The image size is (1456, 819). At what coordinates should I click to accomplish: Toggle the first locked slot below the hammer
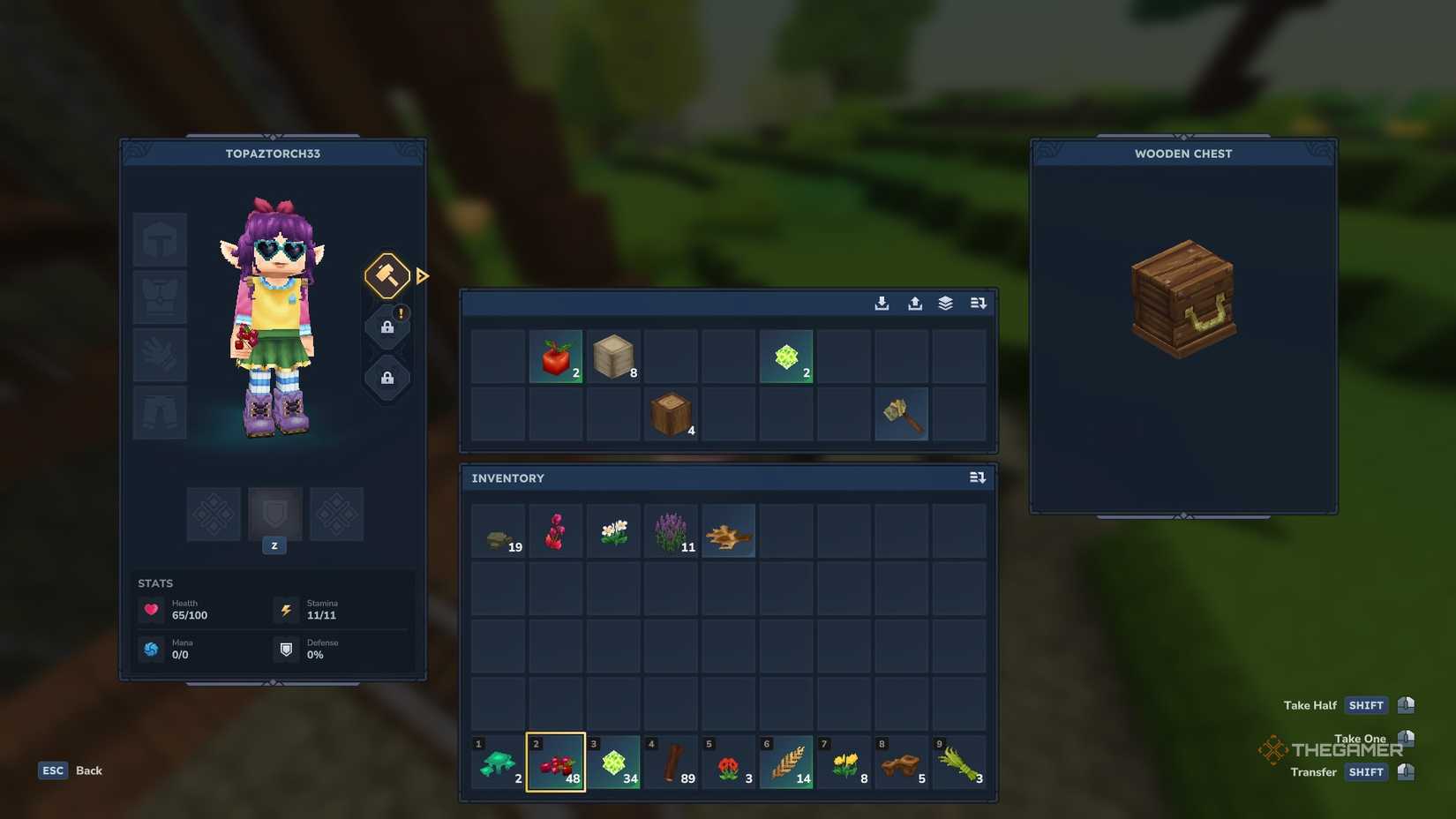387,328
